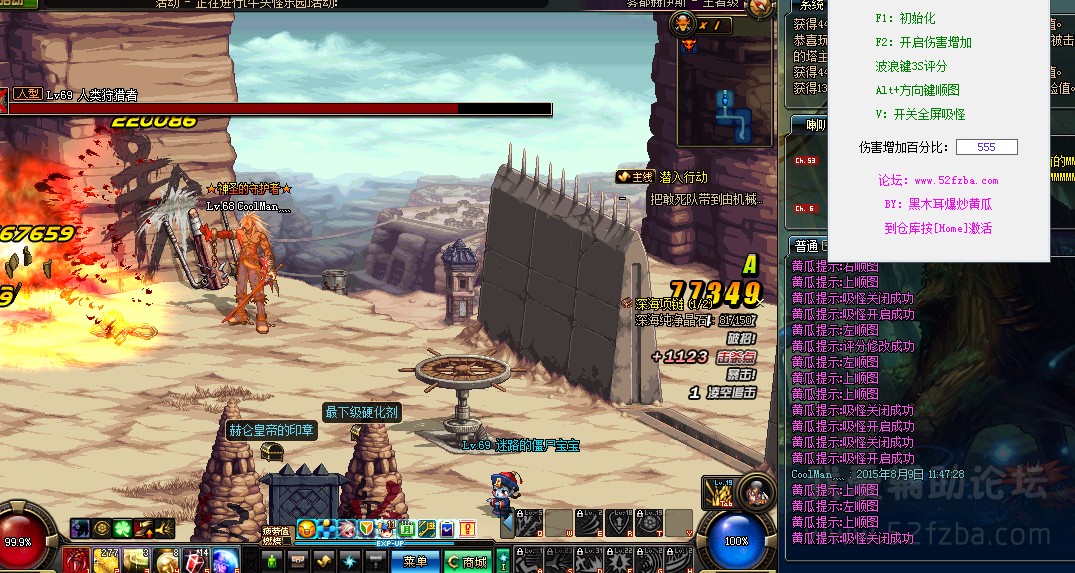This screenshot has width=1075, height=573.
Task: Open the 菜单 menu button
Action: coord(414,562)
